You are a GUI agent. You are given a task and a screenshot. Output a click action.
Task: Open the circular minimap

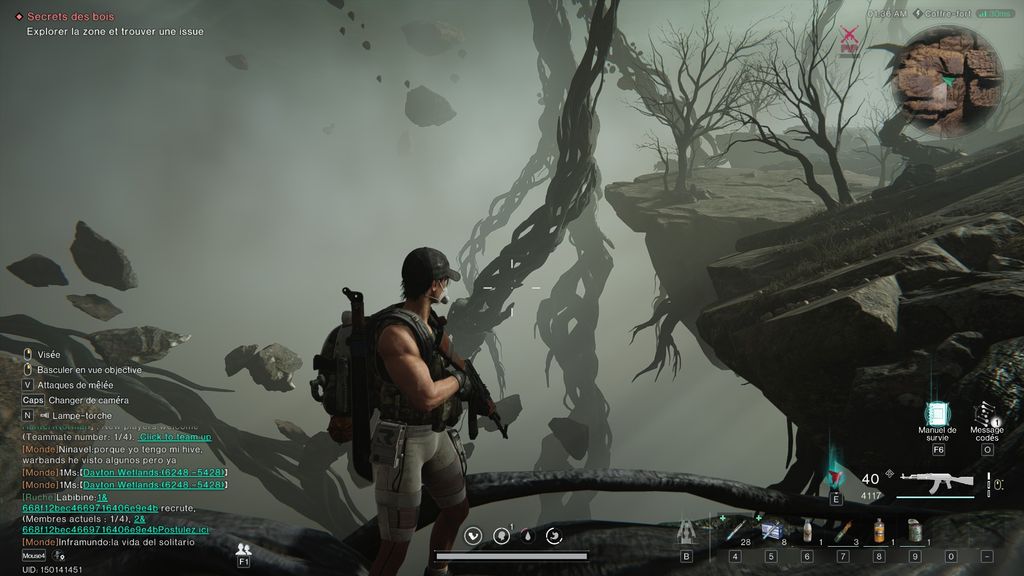point(946,82)
